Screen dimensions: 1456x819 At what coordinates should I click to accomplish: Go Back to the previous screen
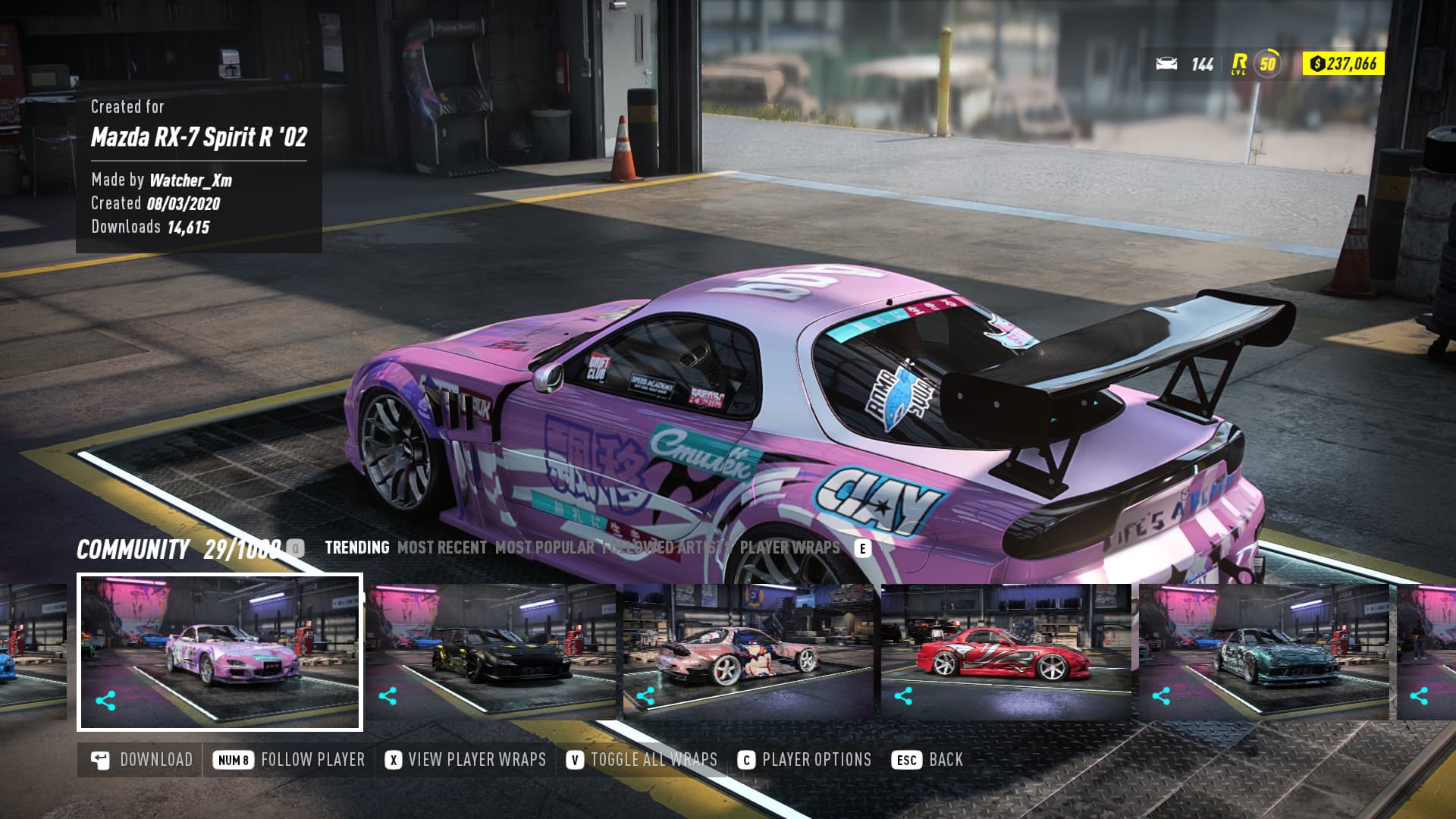927,760
